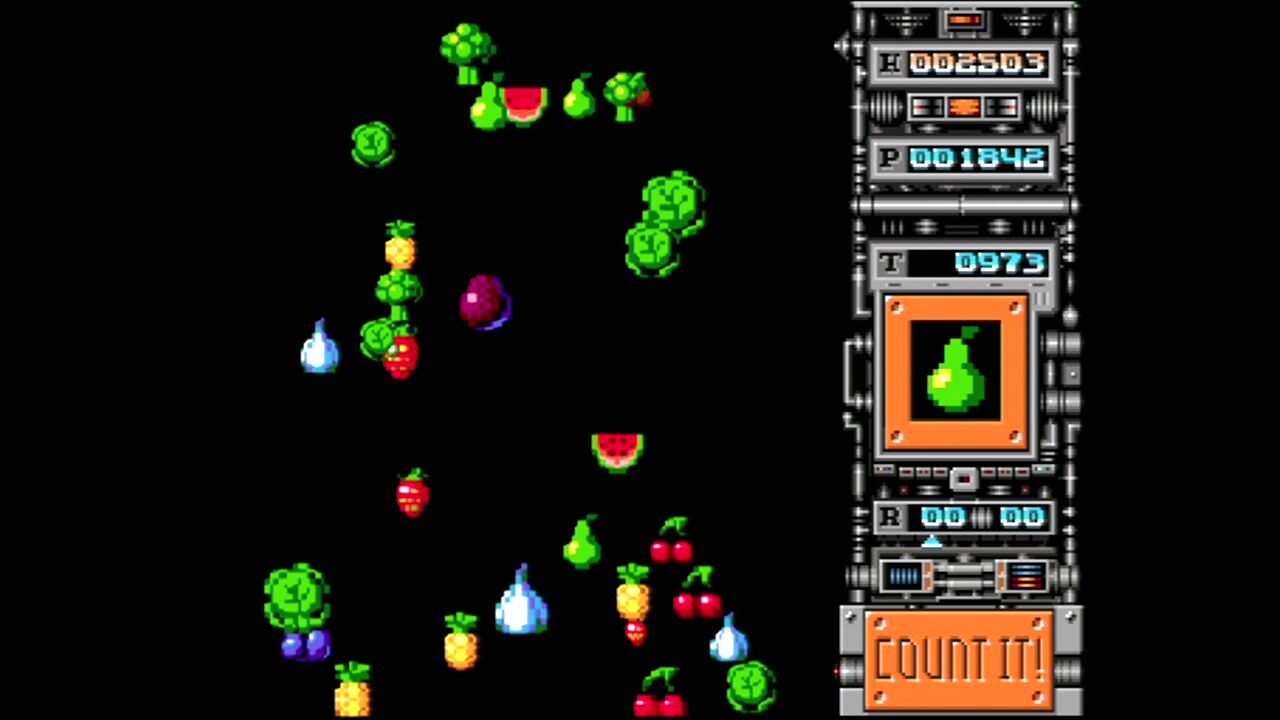This screenshot has height=720, width=1280.
Task: Click the broccoli at the top of the playfield
Action: pyautogui.click(x=465, y=45)
